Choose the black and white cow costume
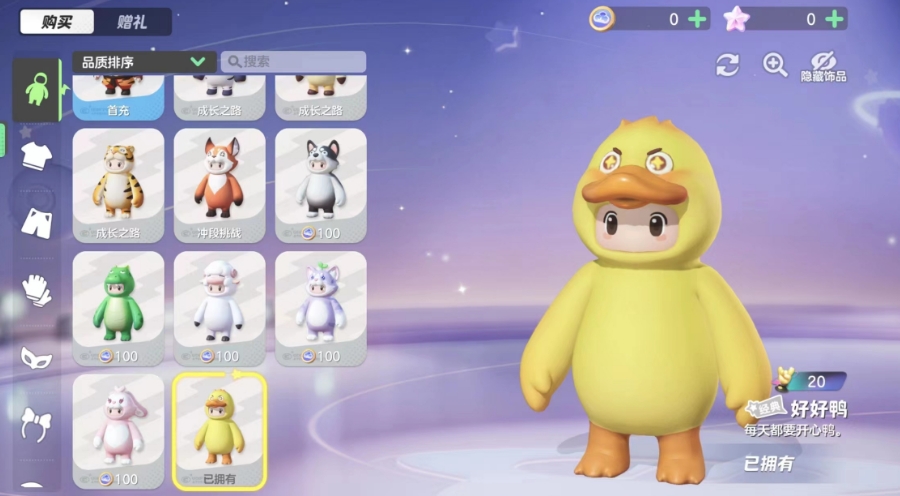The height and width of the screenshot is (496, 900). (x=320, y=185)
